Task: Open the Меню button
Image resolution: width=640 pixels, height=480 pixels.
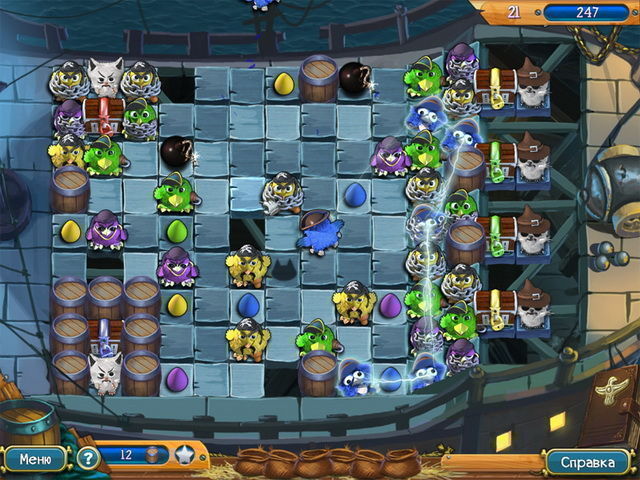Action: pyautogui.click(x=34, y=459)
